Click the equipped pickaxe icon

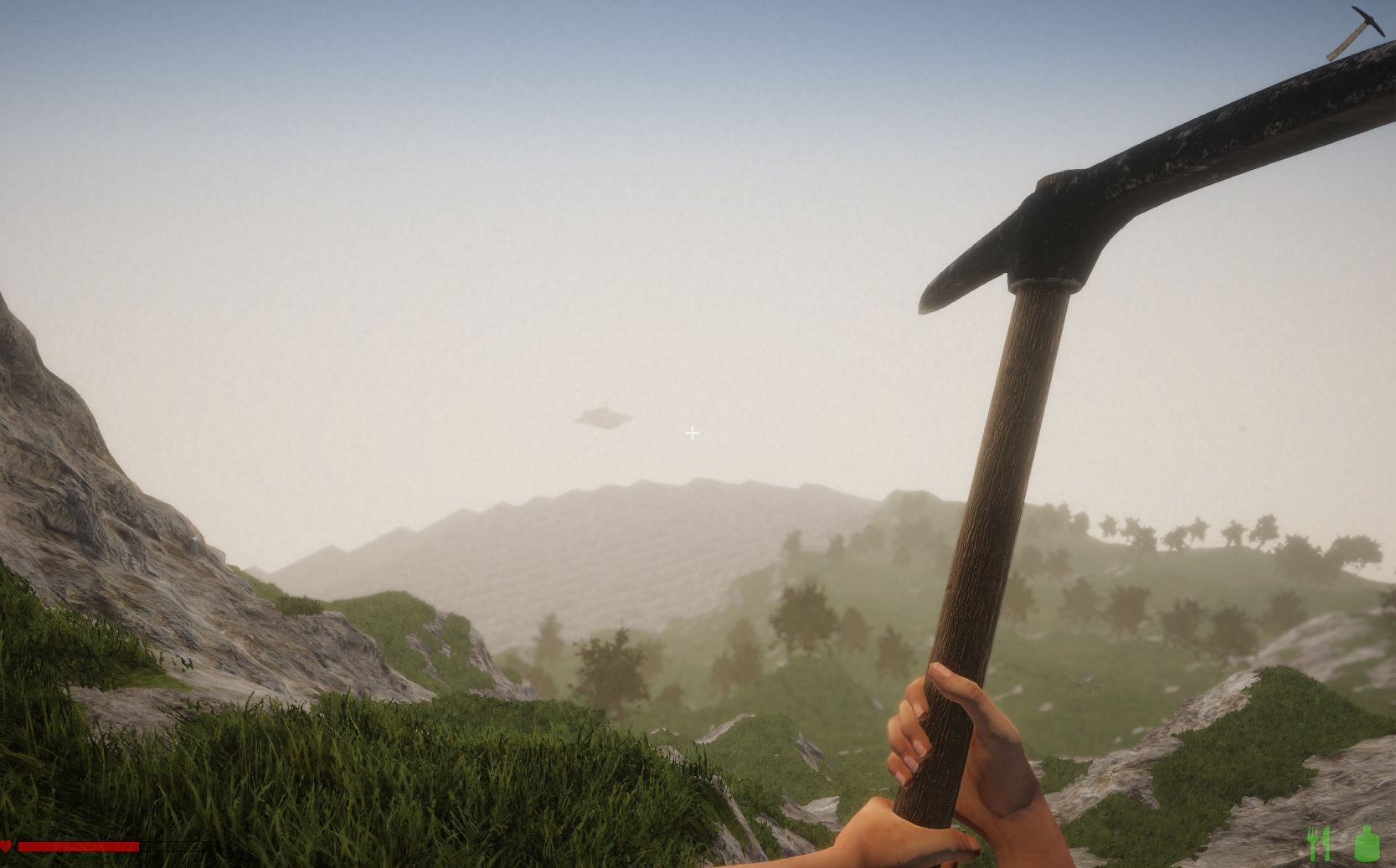(1355, 32)
